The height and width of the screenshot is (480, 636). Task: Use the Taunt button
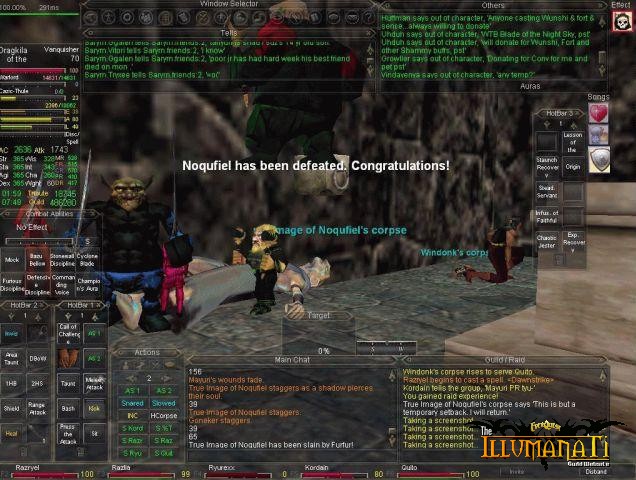click(x=69, y=382)
